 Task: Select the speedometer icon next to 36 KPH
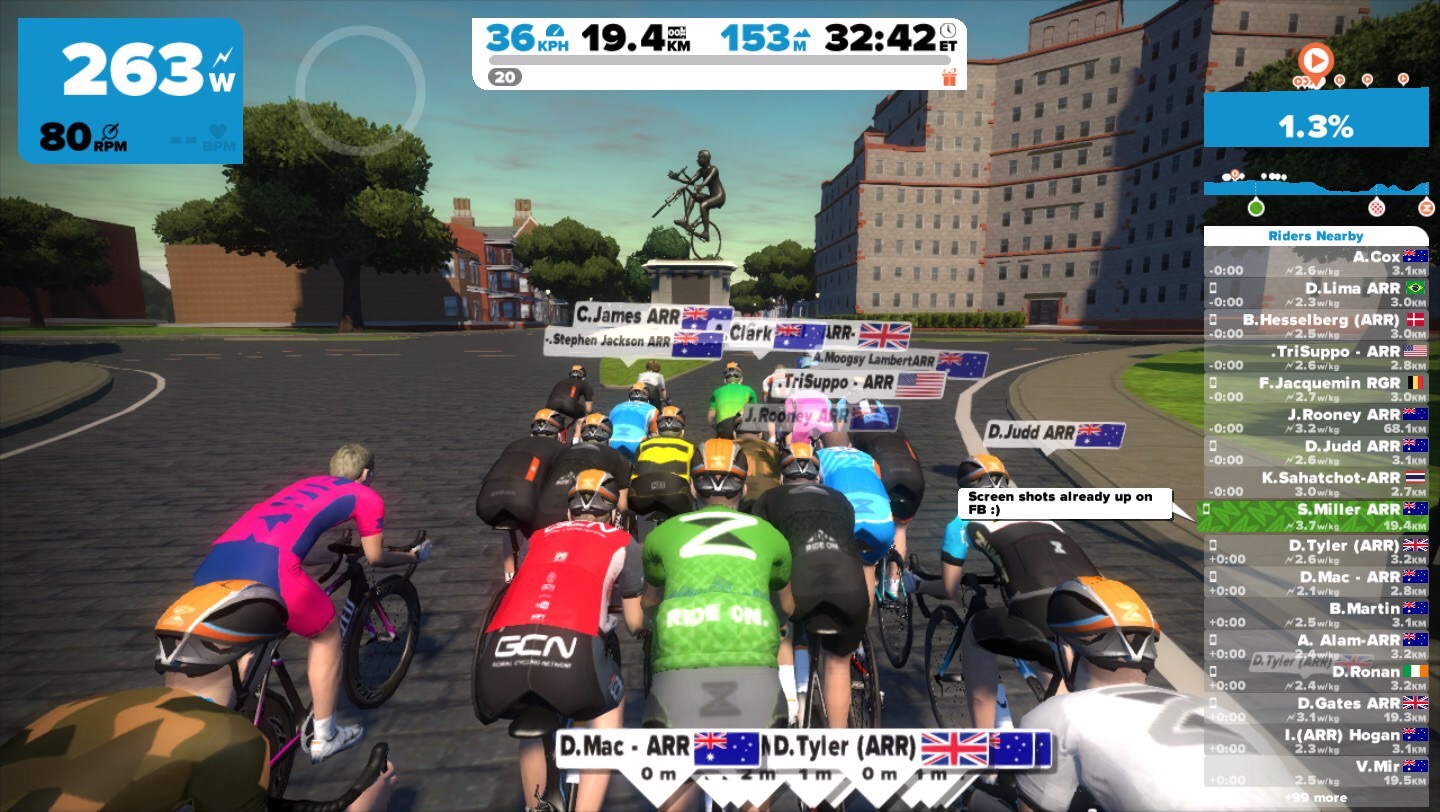[x=556, y=32]
